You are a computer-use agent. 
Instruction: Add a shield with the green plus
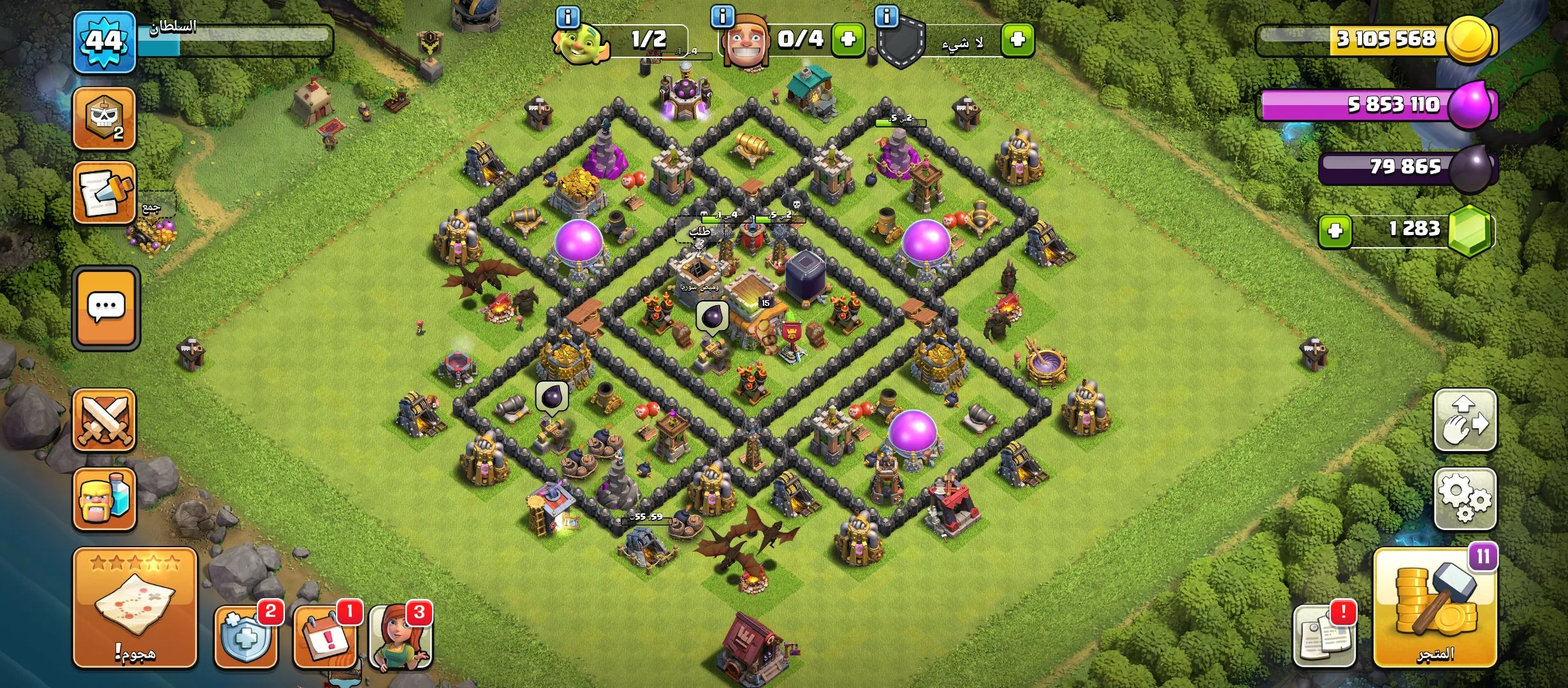coord(1017,39)
